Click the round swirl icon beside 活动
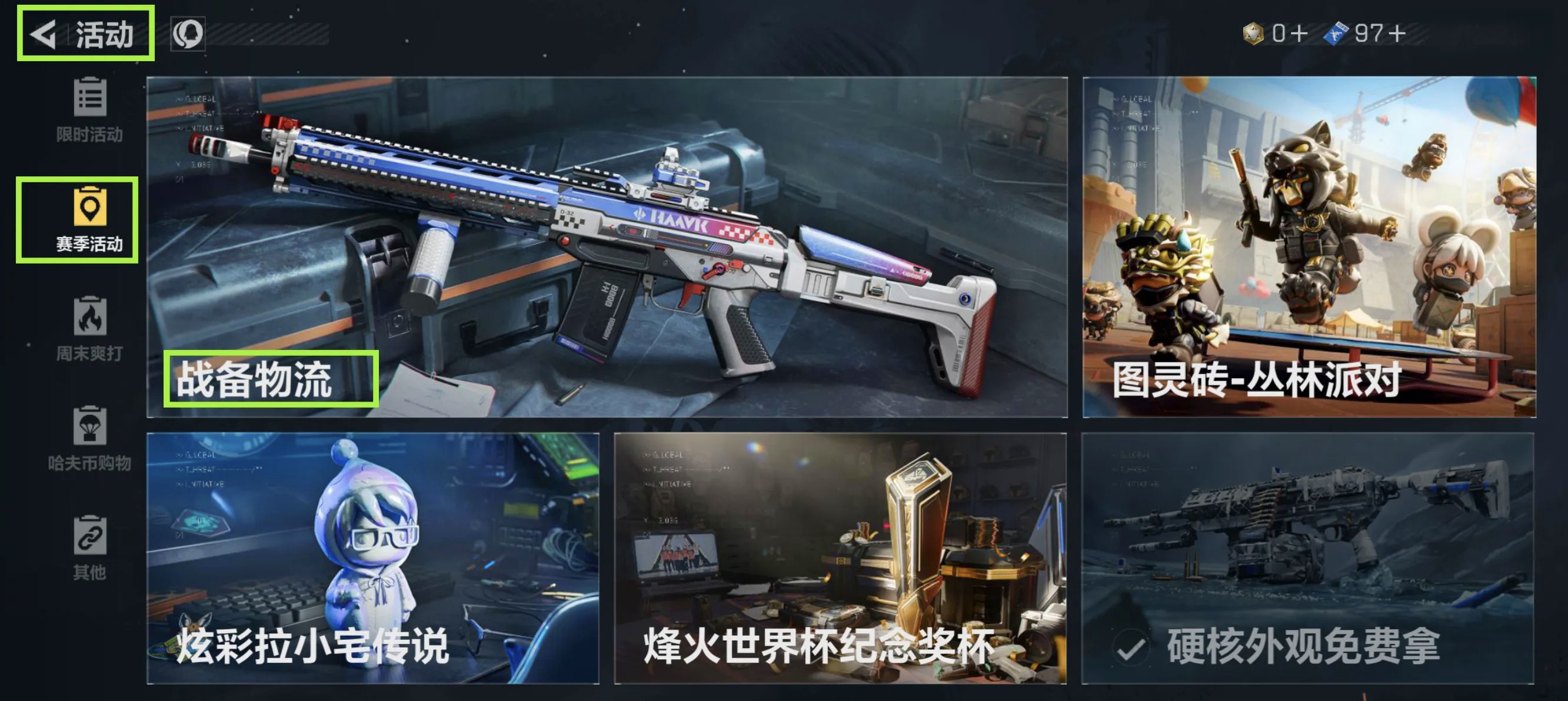 (x=188, y=34)
